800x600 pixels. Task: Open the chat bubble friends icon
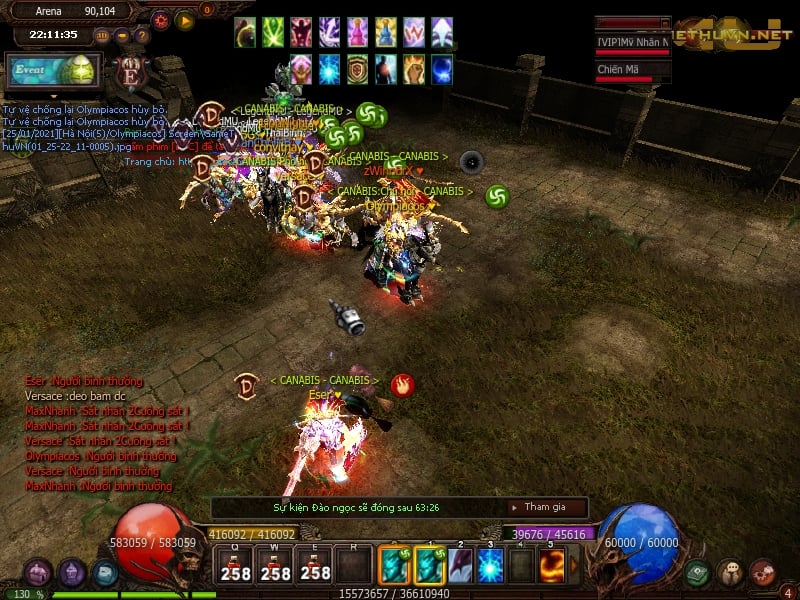tap(731, 572)
